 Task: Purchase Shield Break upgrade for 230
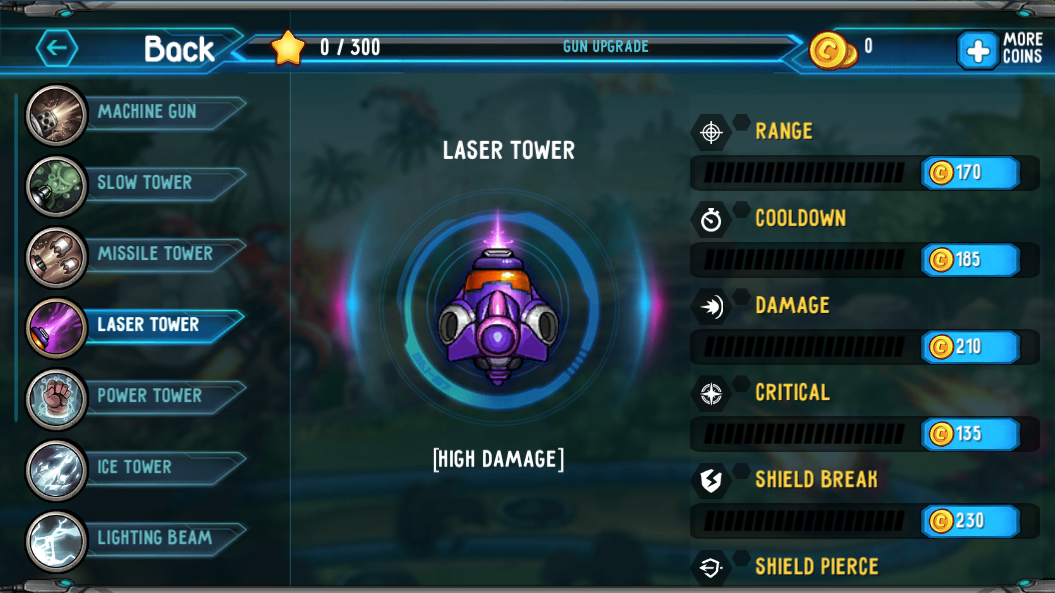pos(969,521)
